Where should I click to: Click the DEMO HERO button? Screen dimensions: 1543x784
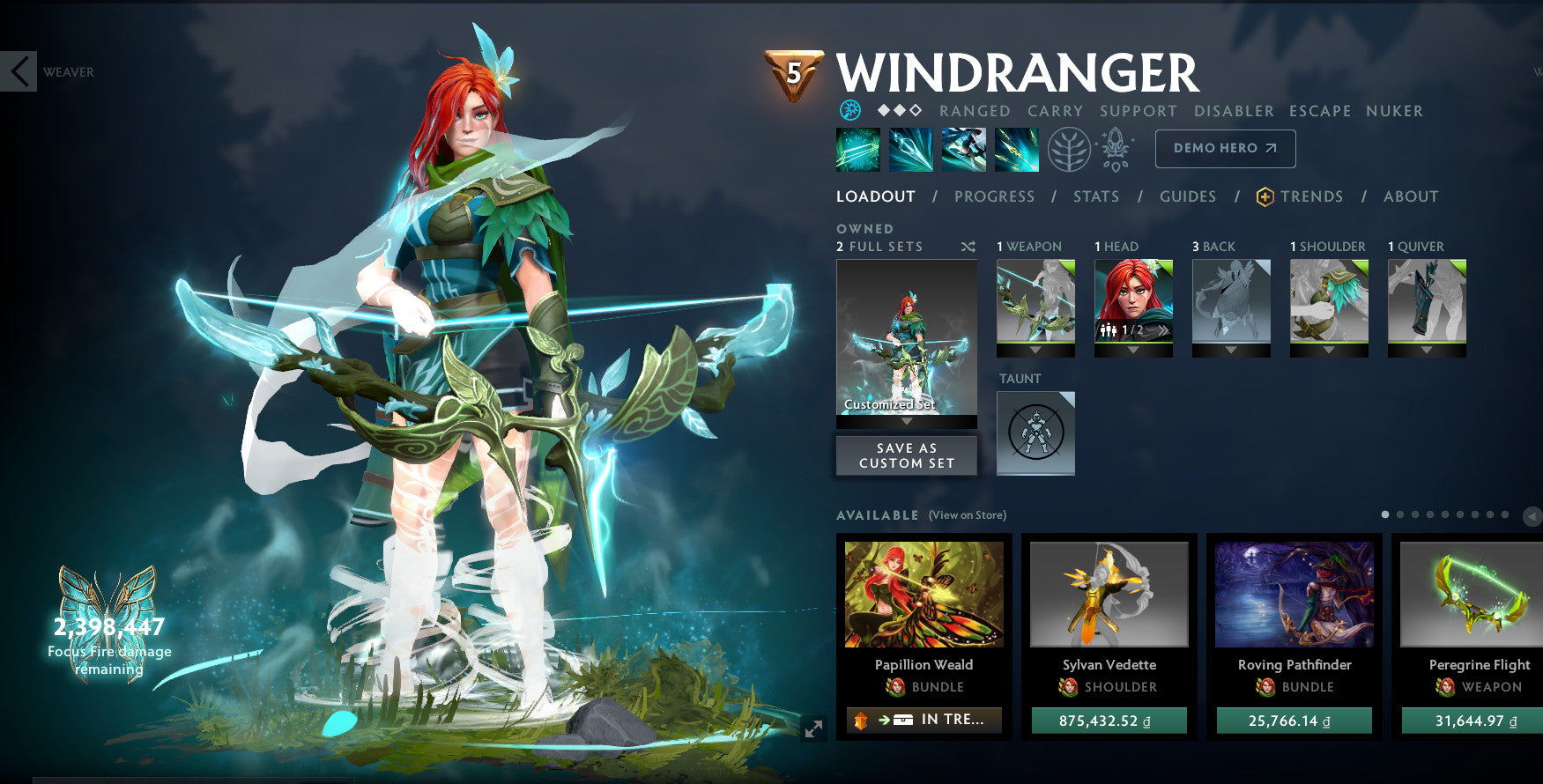click(x=1225, y=148)
